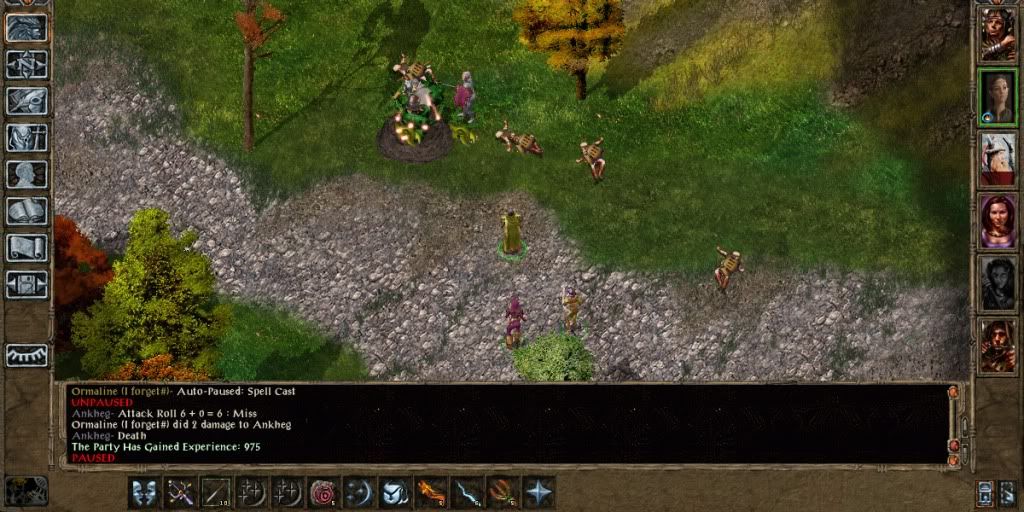Click the clock button in the corner
Image resolution: width=1024 pixels, height=512 pixels.
click(x=27, y=490)
